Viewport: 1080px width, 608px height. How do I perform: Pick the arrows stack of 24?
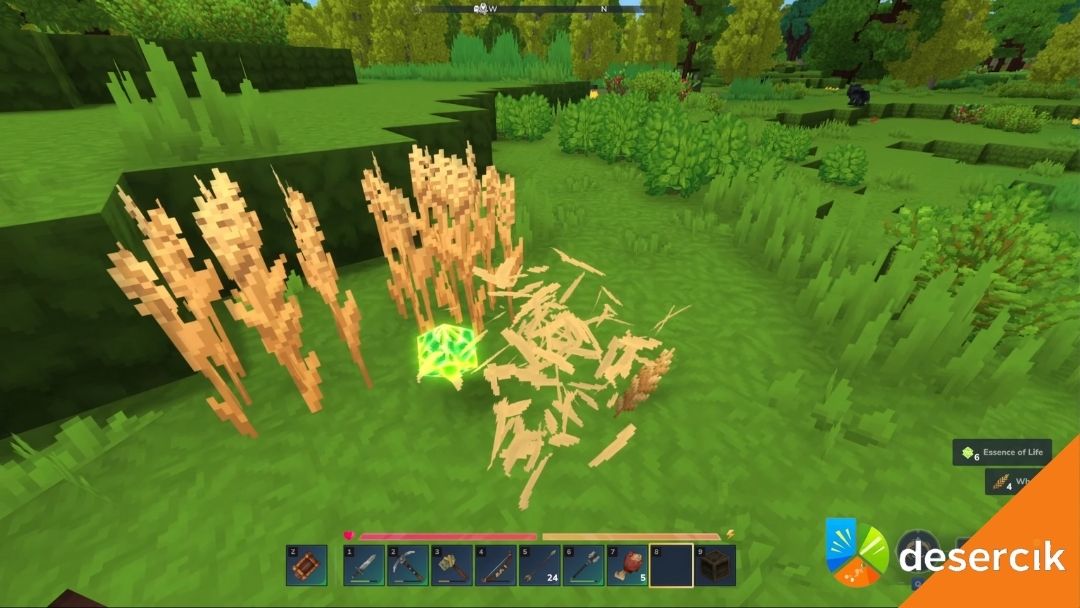tap(540, 566)
